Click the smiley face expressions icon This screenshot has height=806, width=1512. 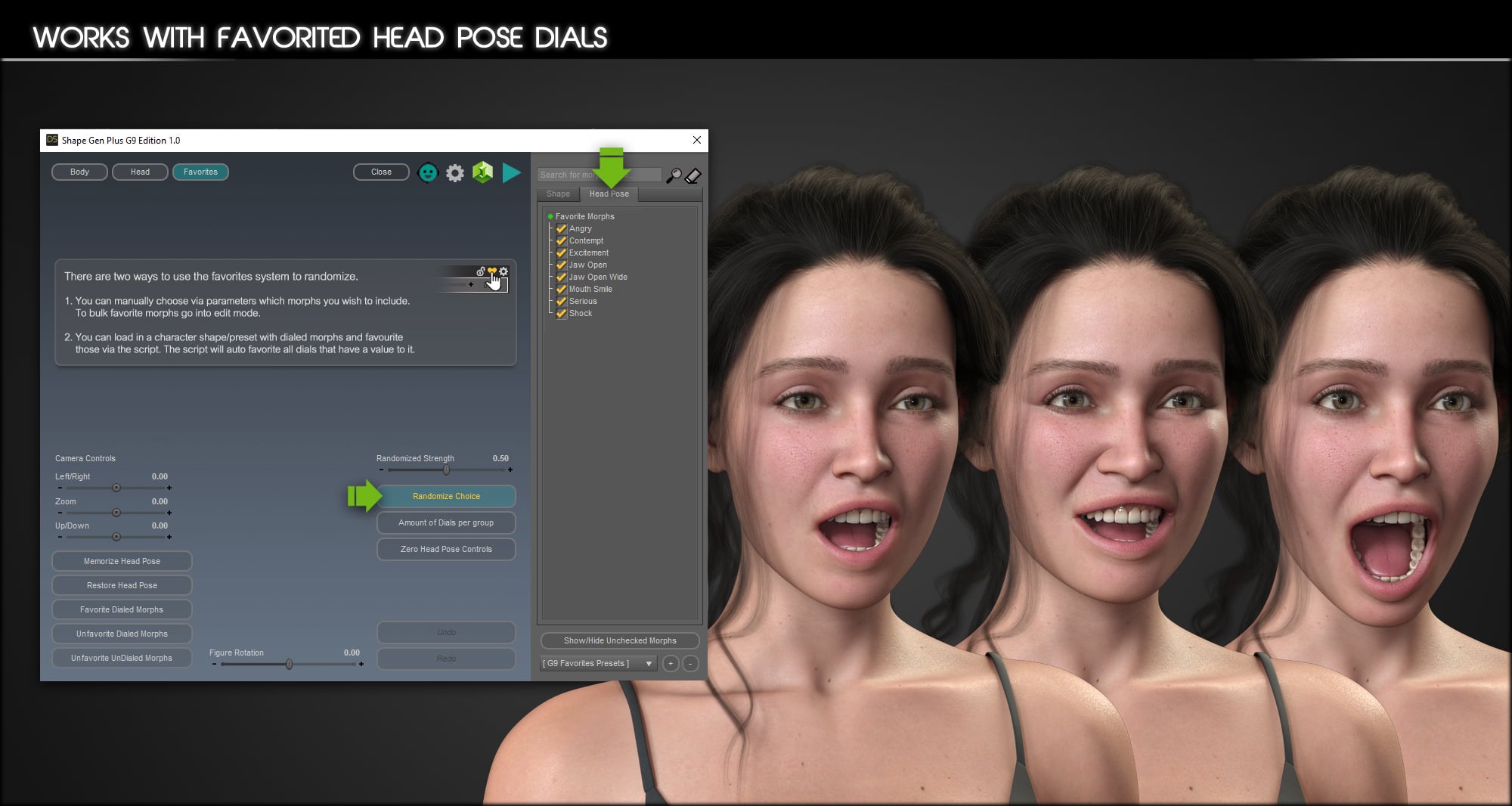(428, 172)
